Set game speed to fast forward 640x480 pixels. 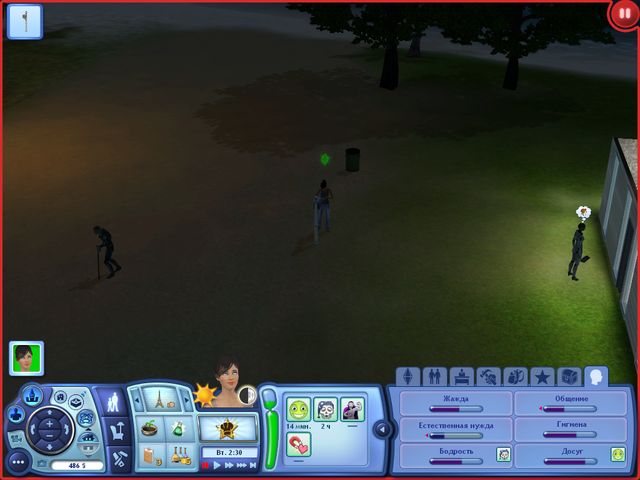coord(230,465)
